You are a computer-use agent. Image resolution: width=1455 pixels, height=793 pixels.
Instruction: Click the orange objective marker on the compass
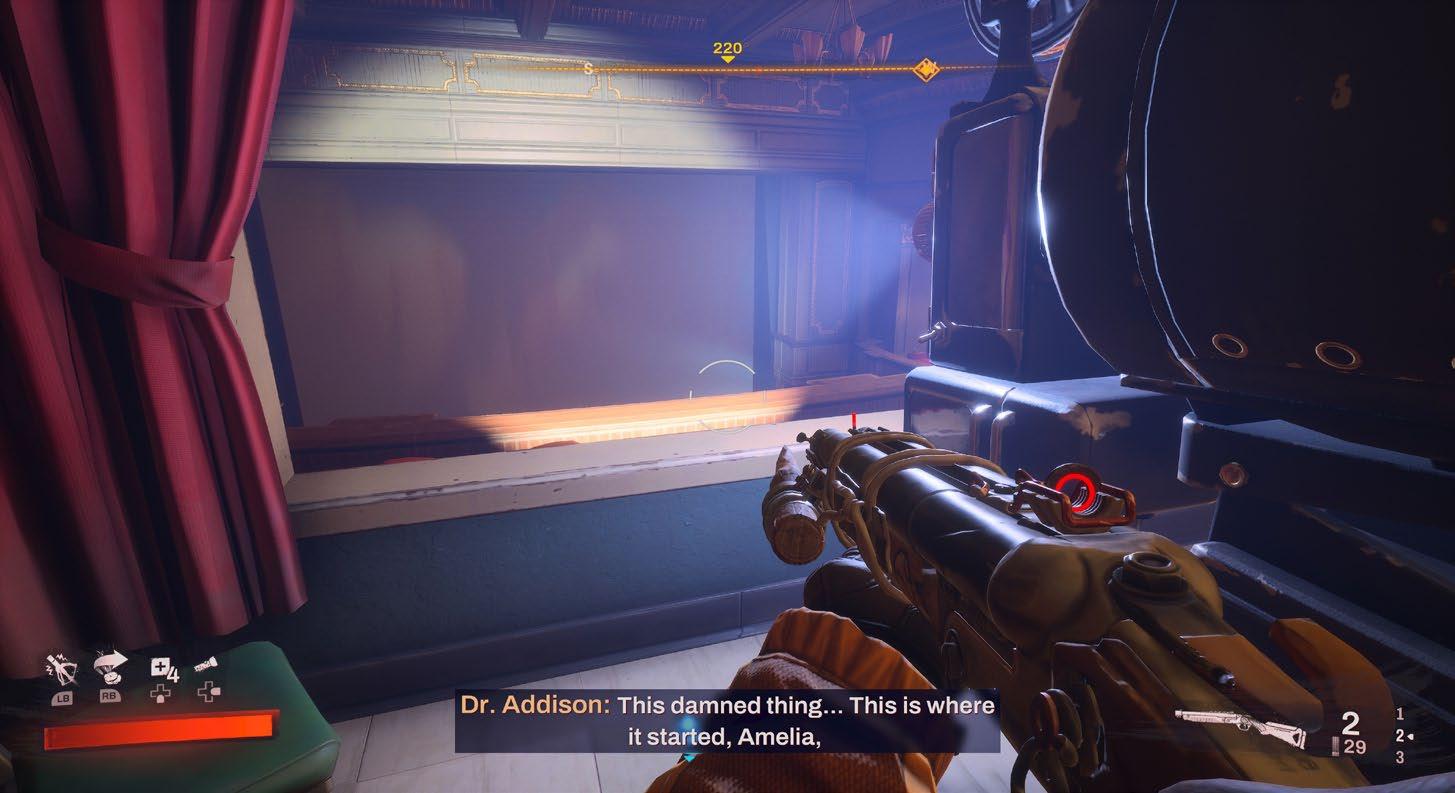pos(925,69)
